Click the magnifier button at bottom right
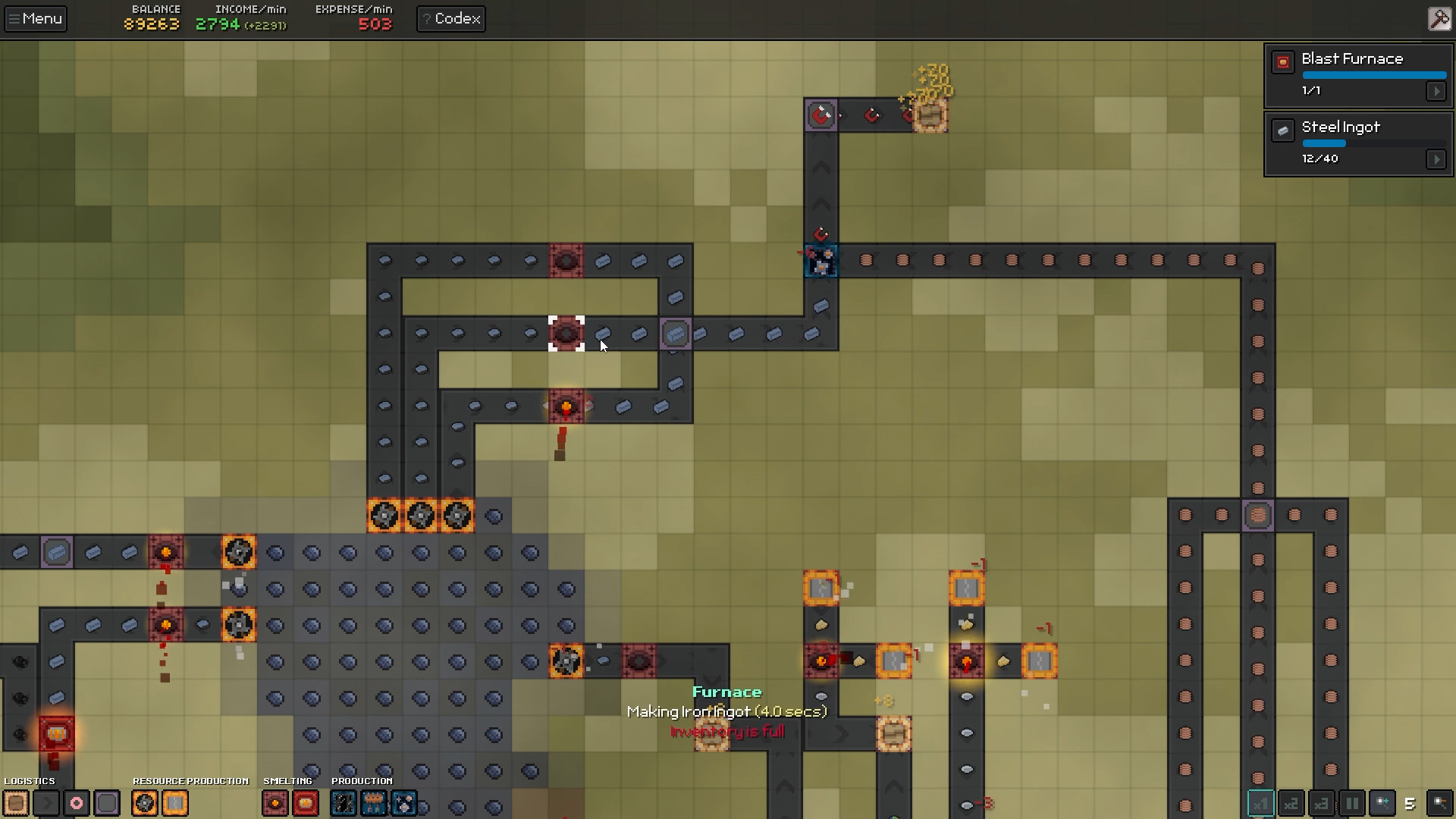This screenshot has width=1456, height=819. tap(1440, 804)
